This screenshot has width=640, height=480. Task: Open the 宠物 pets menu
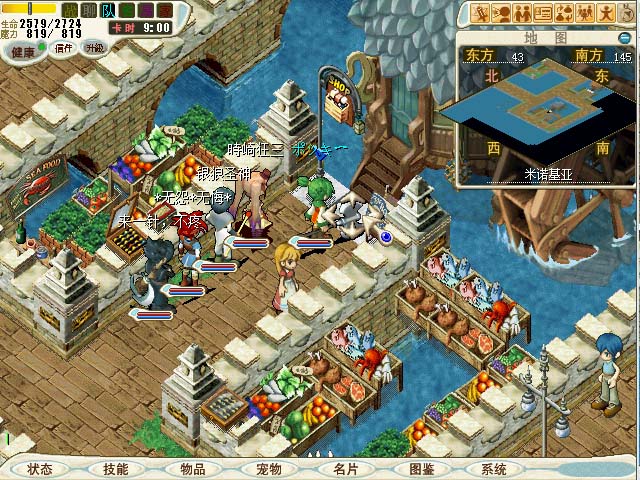click(269, 469)
